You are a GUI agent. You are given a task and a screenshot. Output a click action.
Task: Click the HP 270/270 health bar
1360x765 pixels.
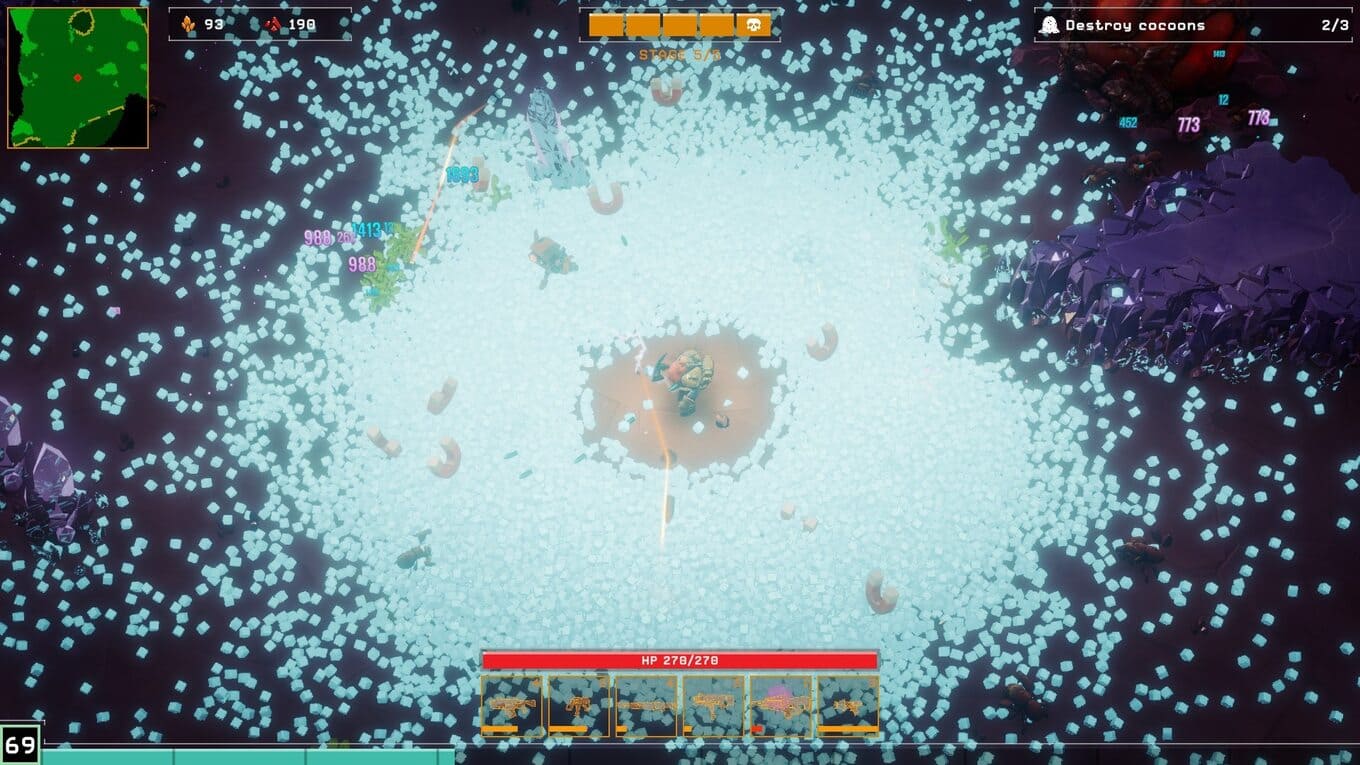coord(680,660)
